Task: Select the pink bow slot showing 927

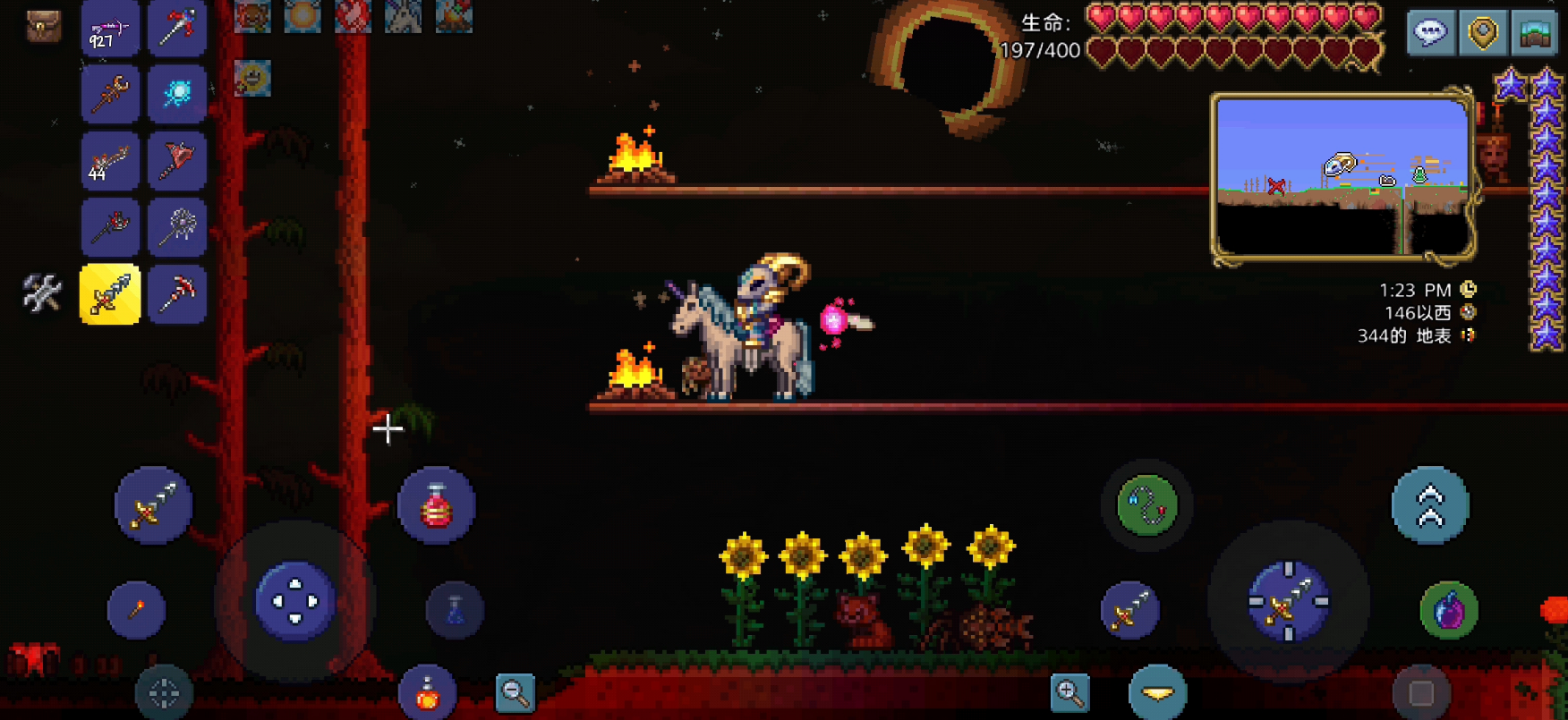Action: click(110, 30)
